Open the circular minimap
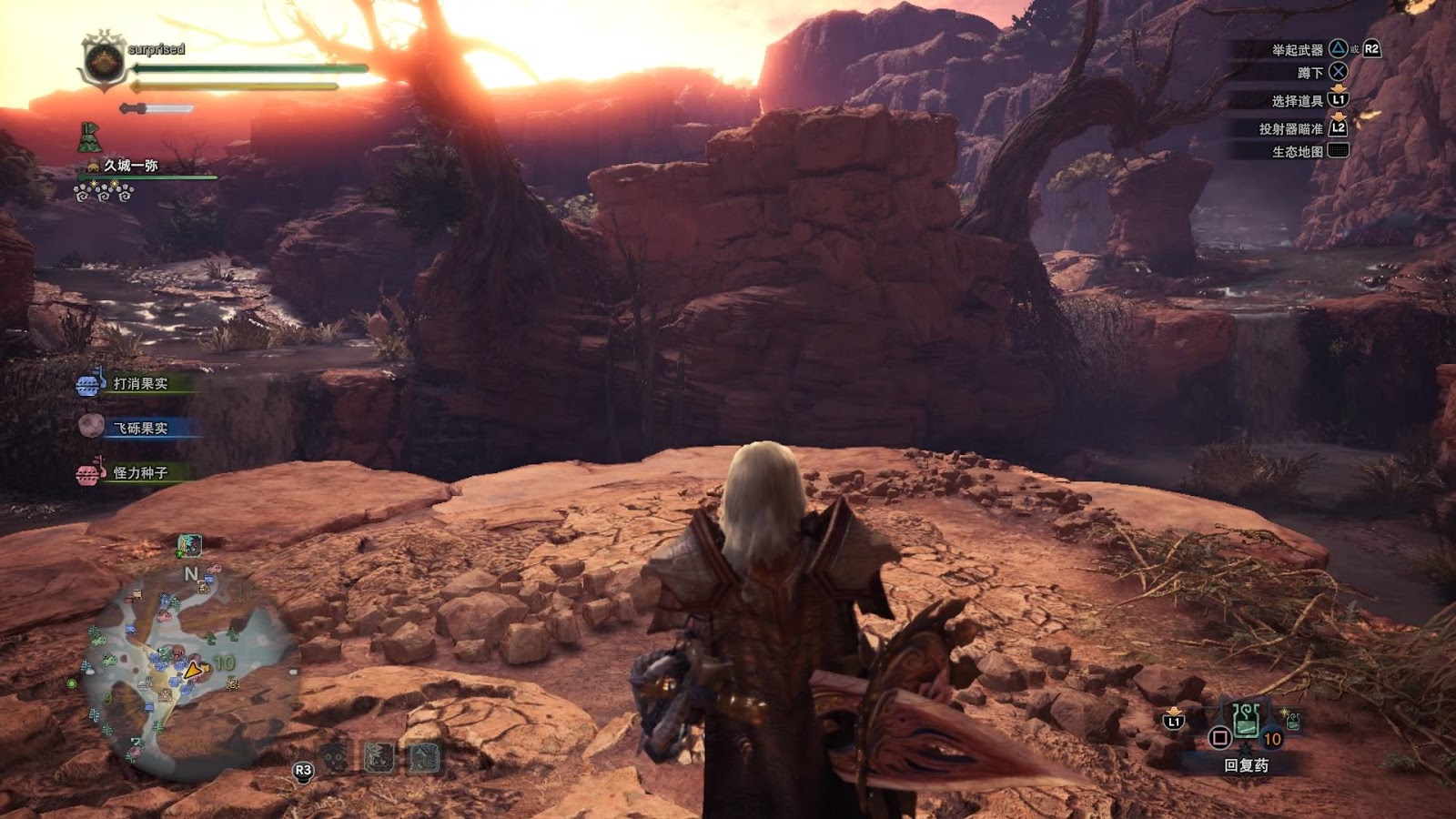The image size is (1456, 819). click(x=189, y=672)
